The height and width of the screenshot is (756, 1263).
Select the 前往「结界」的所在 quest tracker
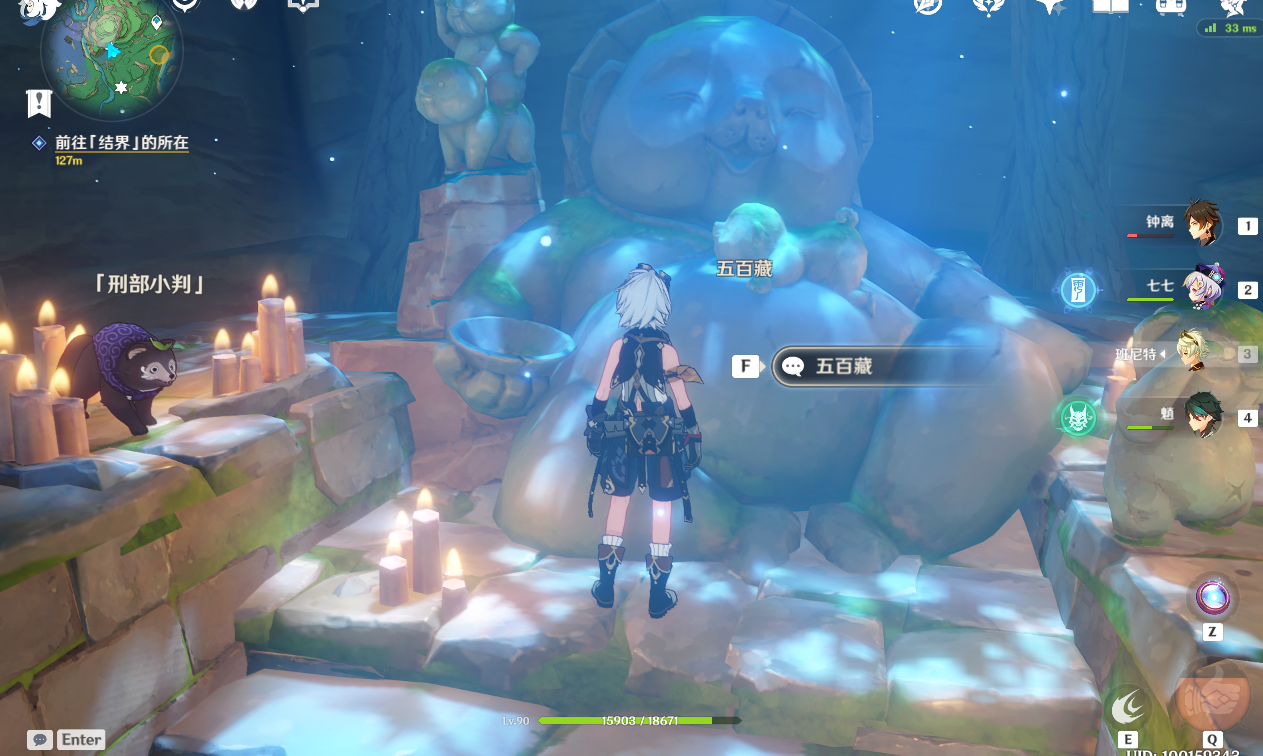click(121, 143)
